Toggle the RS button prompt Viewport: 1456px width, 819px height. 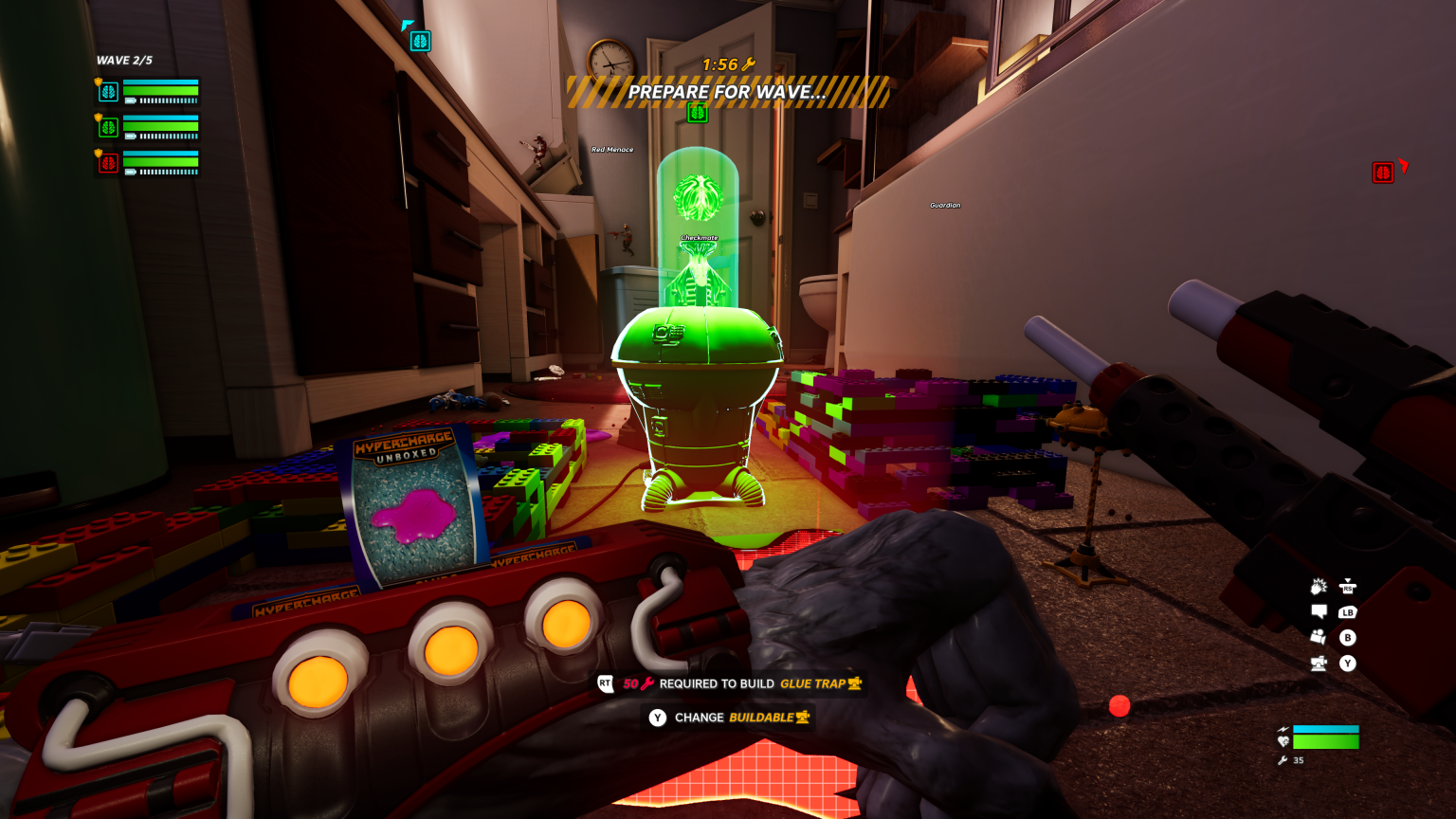pos(1346,586)
